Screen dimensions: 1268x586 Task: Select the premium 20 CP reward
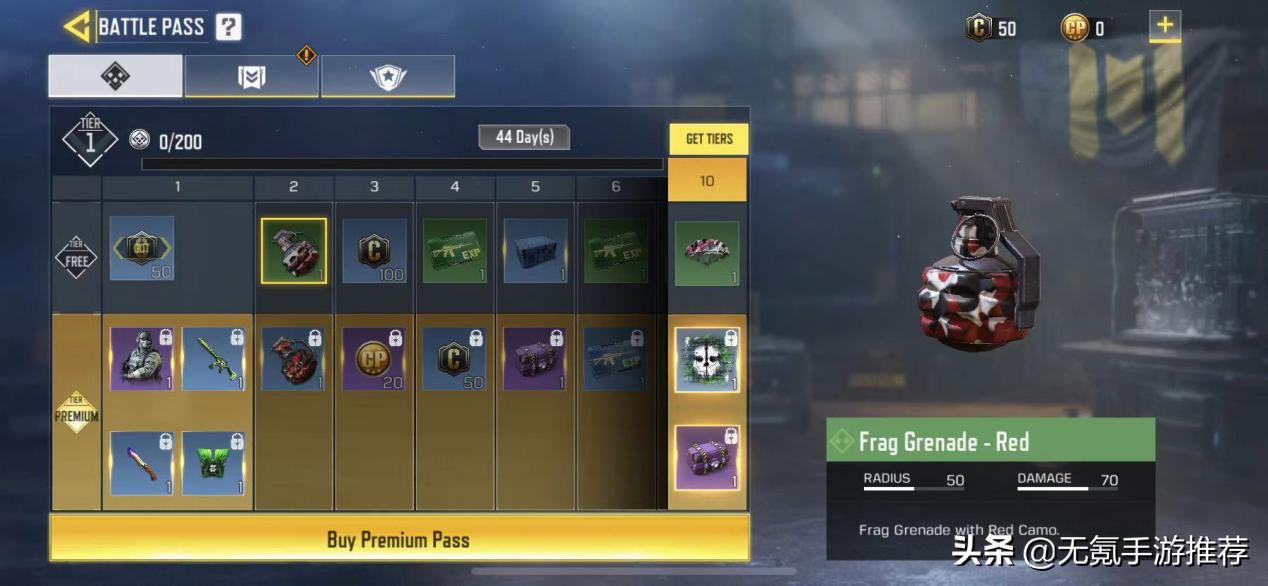coord(375,359)
